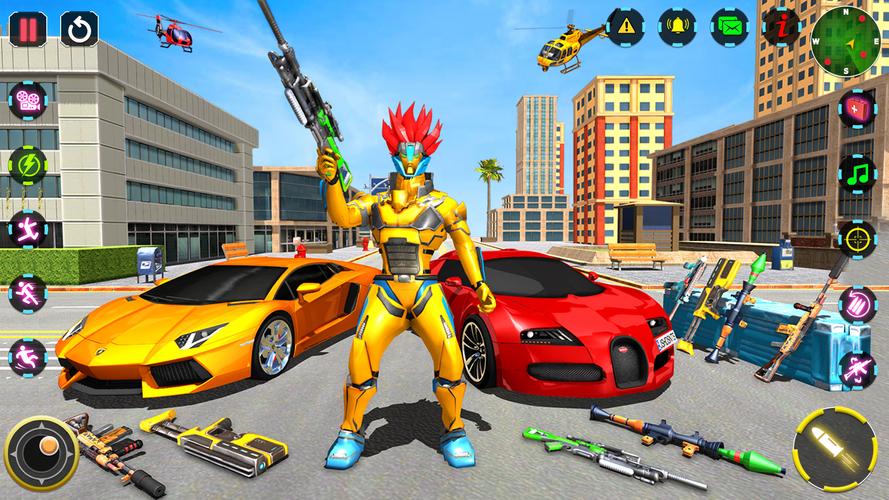Tap the pink crossed-out rifle icon
This screenshot has height=500, width=889.
[x=857, y=369]
